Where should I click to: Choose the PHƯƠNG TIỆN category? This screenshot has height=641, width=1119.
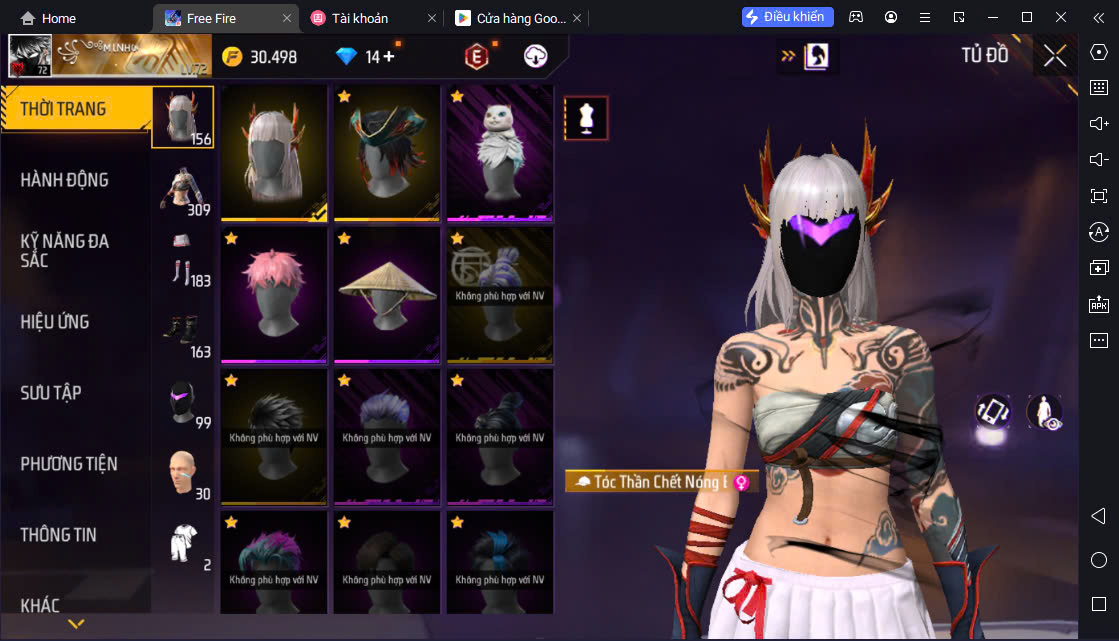click(x=68, y=464)
